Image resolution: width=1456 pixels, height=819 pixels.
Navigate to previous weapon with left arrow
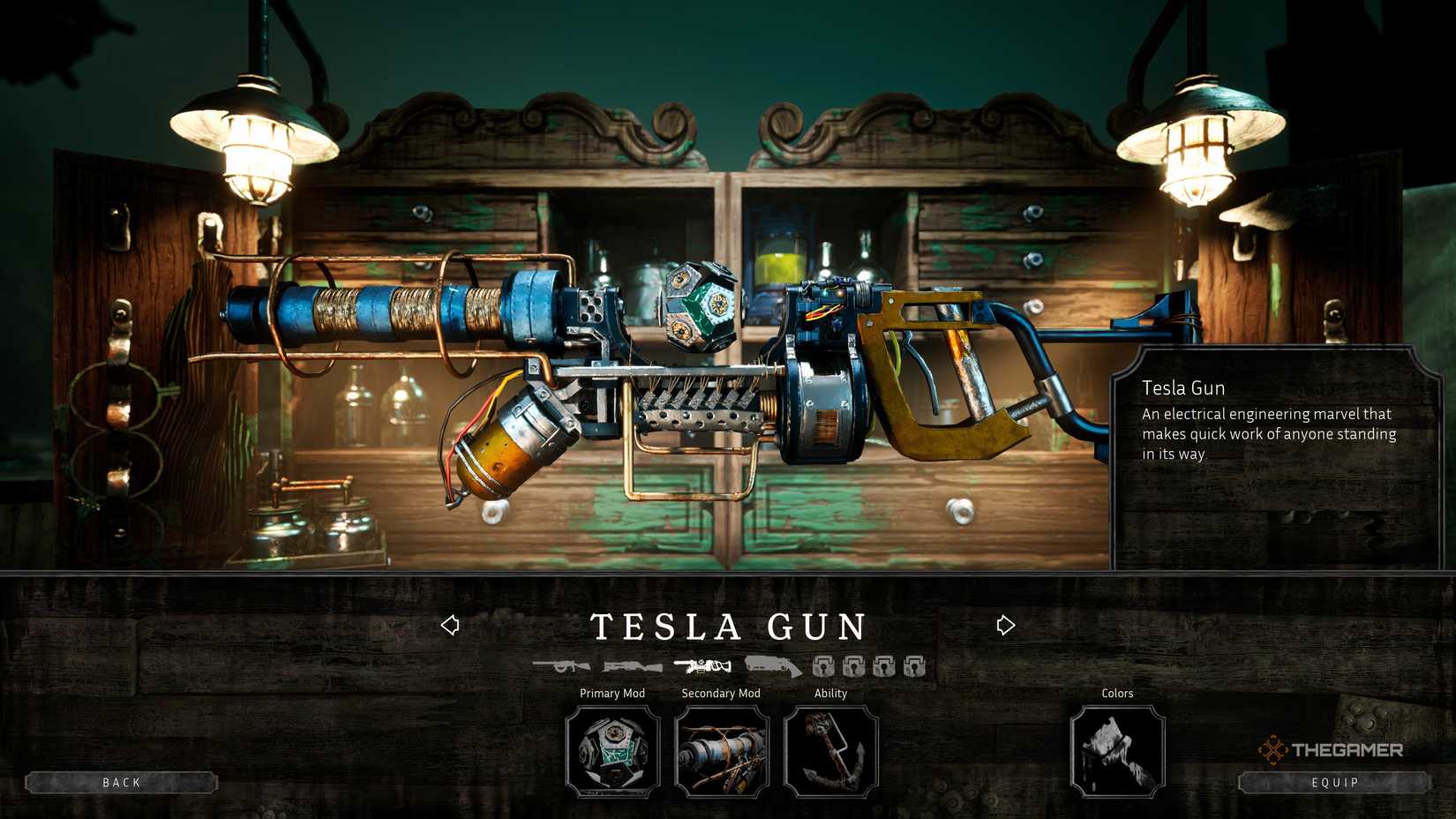[451, 624]
